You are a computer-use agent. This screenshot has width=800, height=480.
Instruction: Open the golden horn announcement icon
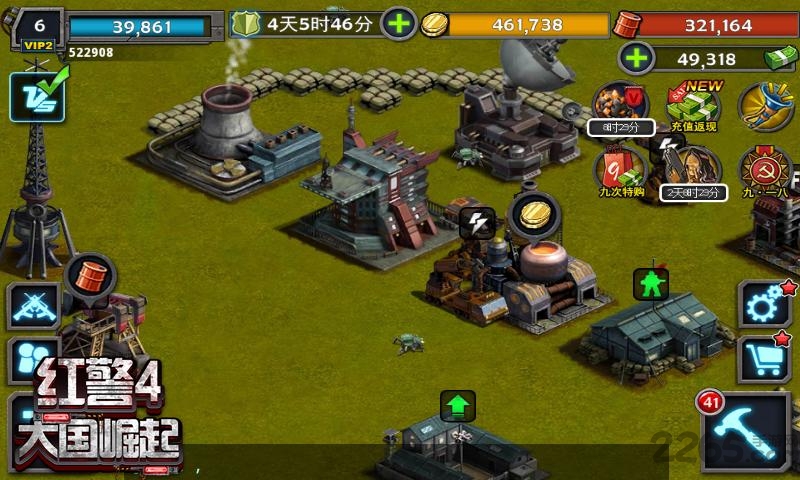767,105
